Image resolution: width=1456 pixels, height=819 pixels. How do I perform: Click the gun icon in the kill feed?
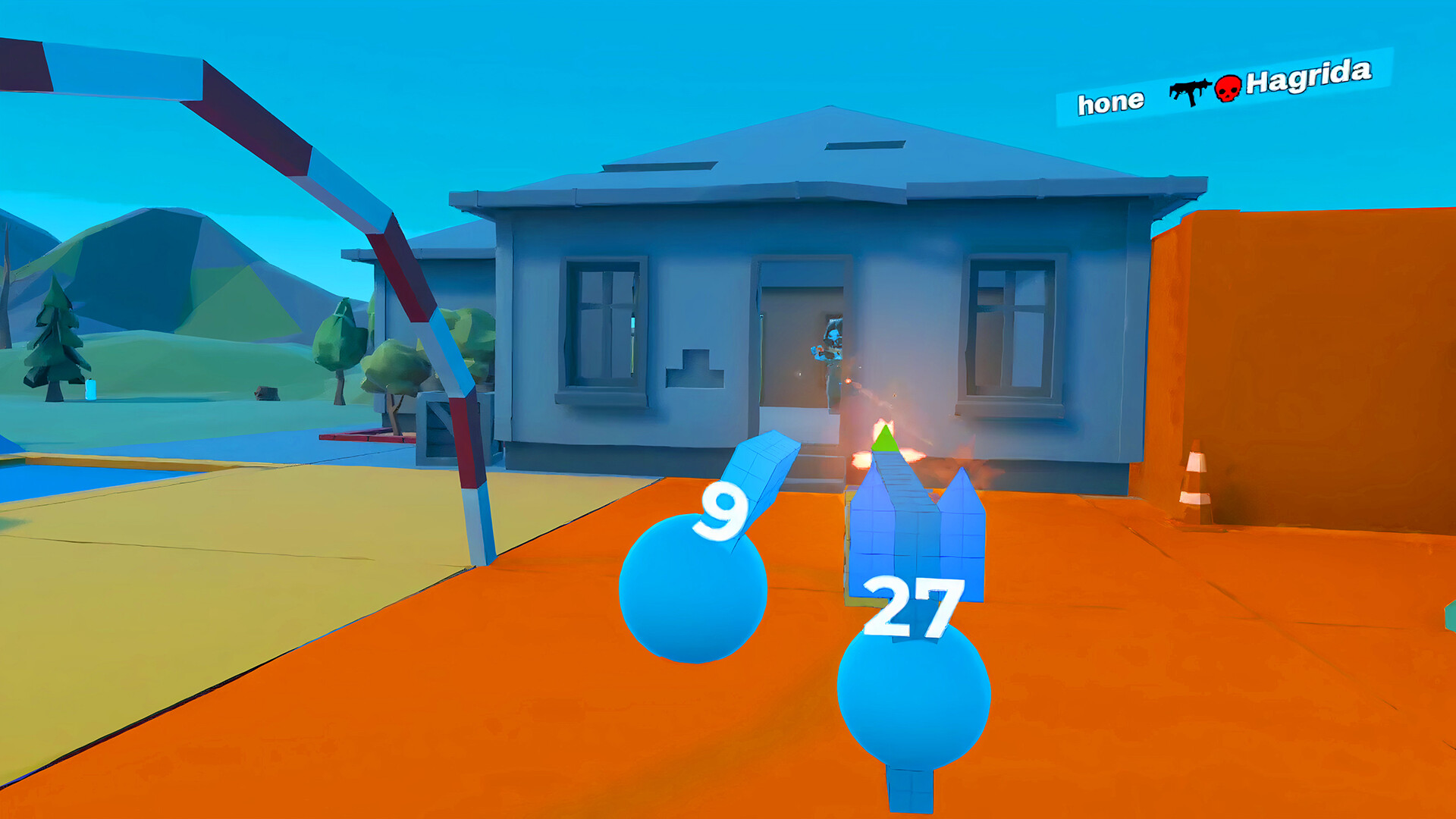1193,92
